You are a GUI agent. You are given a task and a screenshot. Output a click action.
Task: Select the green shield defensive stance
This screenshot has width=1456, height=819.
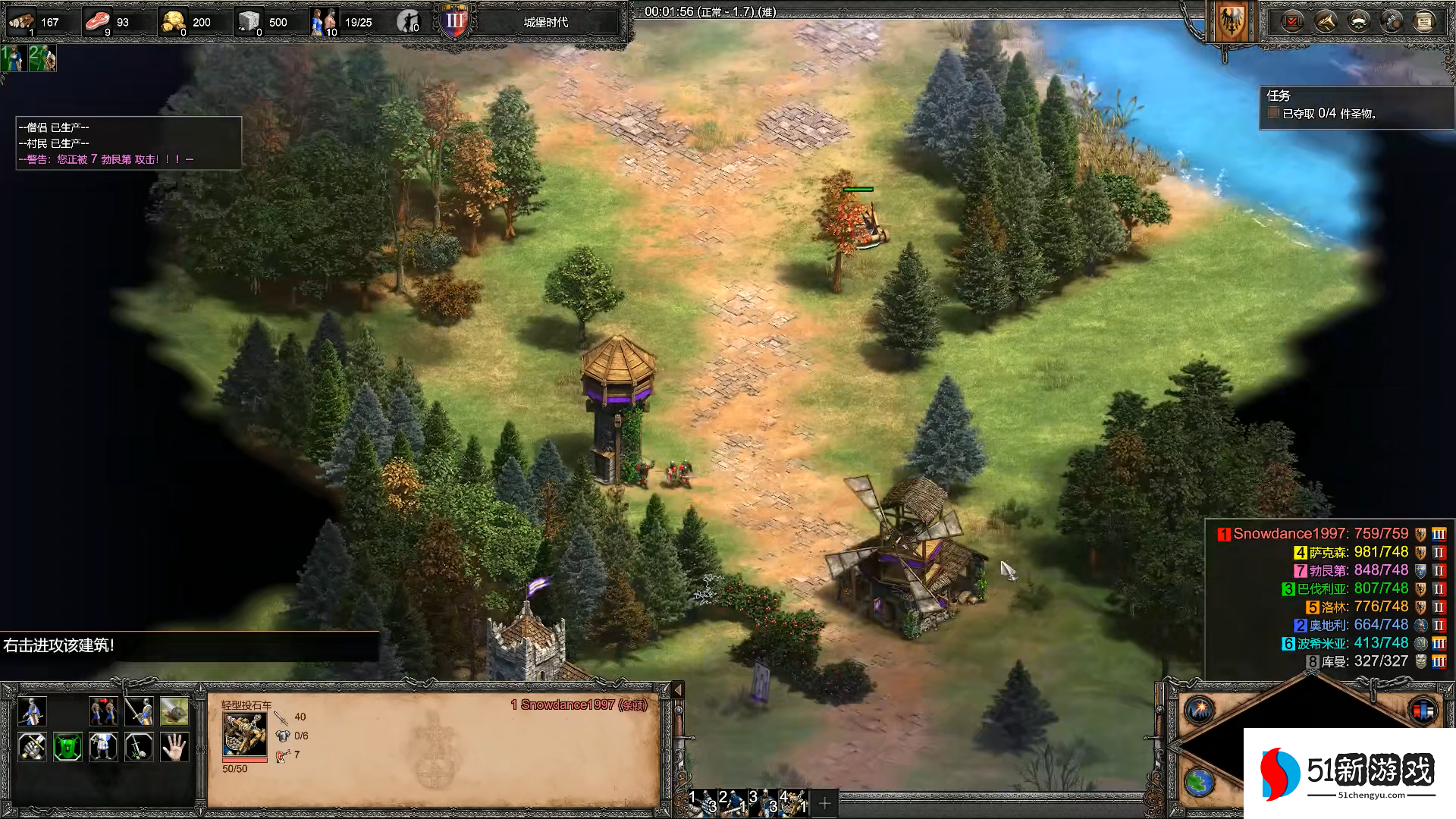click(67, 747)
